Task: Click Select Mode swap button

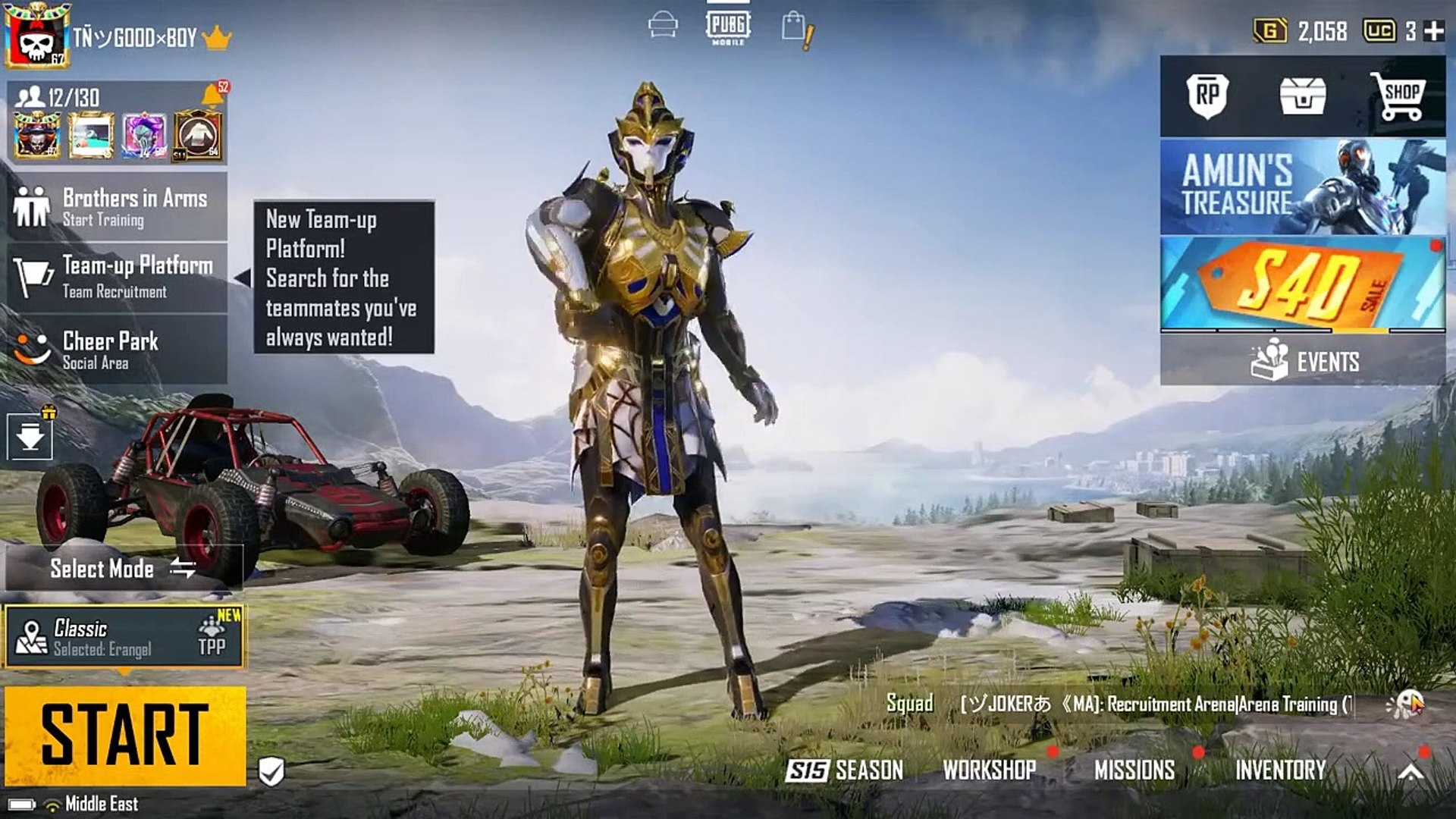Action: (x=183, y=568)
